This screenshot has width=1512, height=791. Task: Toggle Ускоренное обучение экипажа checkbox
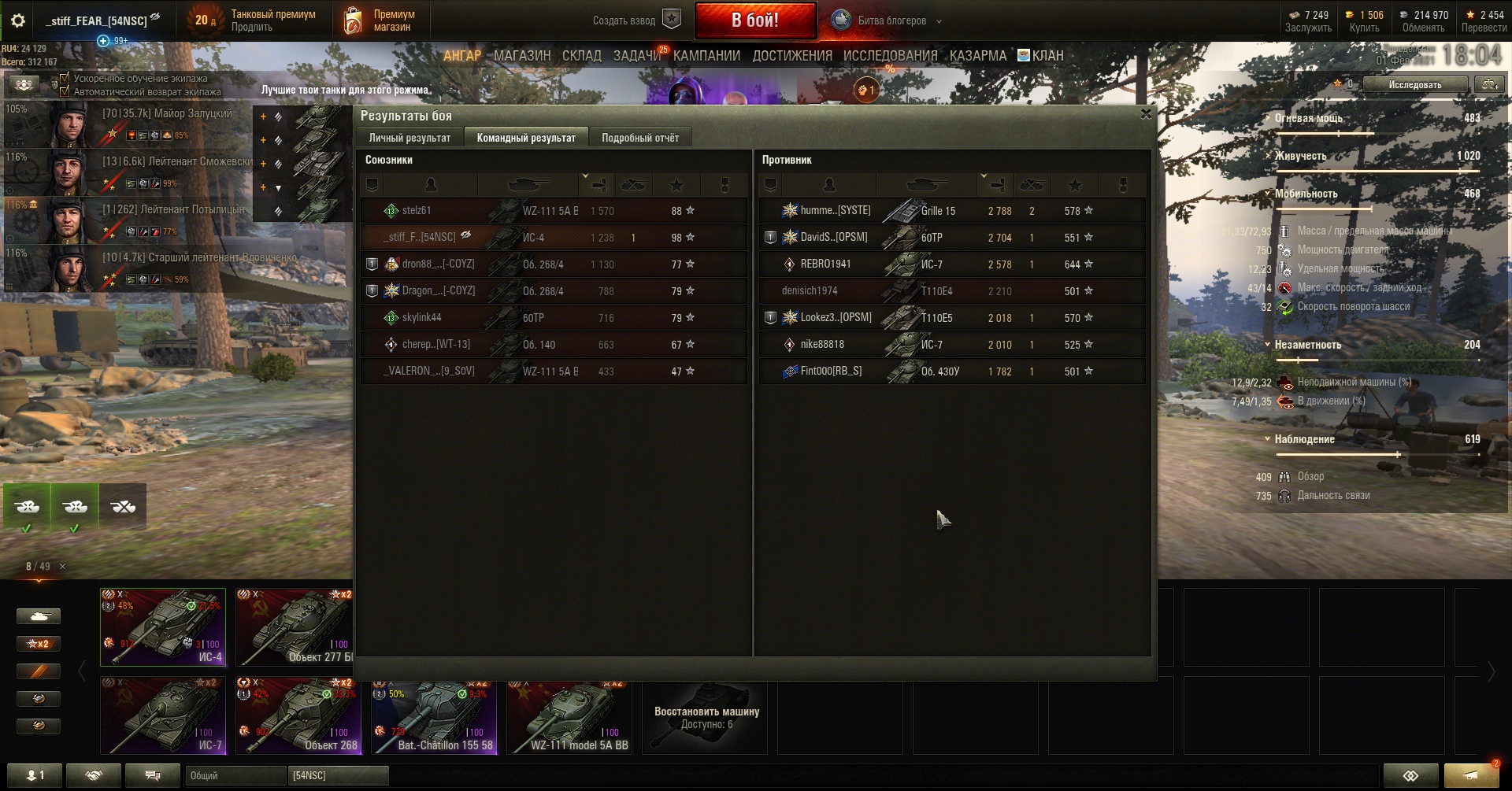pos(65,78)
